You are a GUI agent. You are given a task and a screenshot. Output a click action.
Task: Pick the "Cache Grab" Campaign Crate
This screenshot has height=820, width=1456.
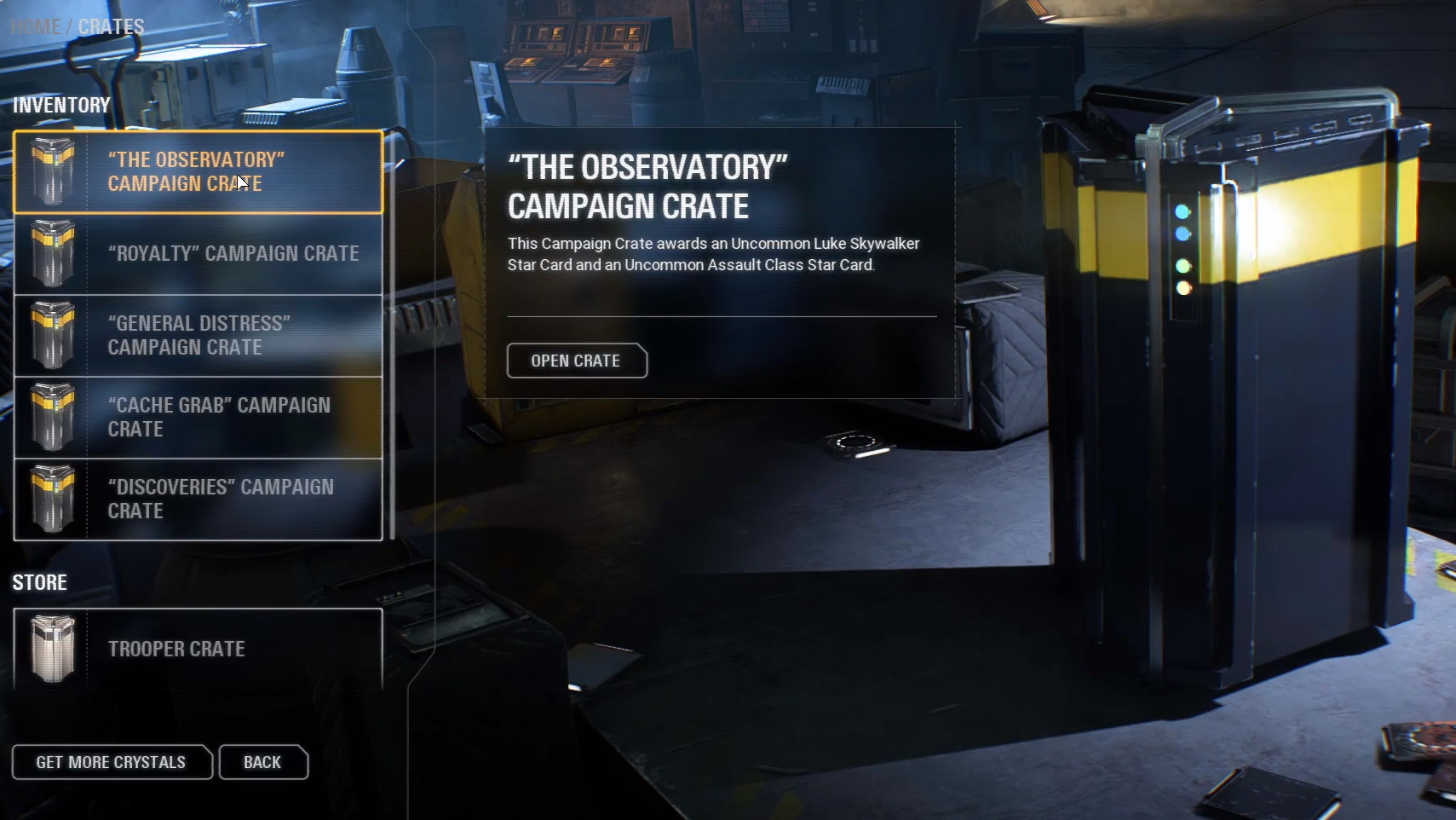pos(198,418)
